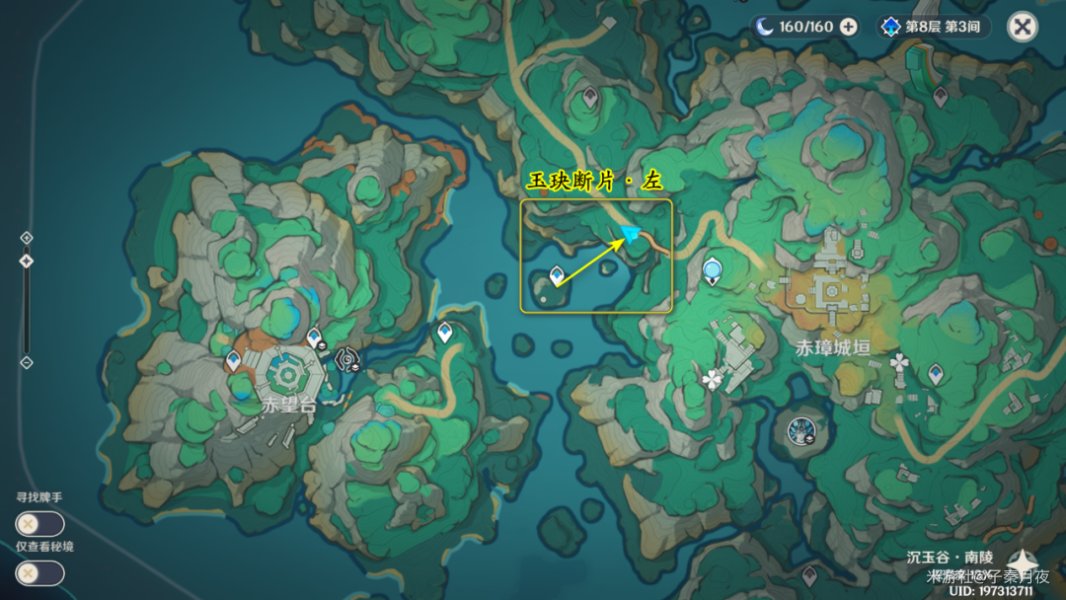
Task: Select the locked waypoint below the resin counter
Action: pos(939,96)
